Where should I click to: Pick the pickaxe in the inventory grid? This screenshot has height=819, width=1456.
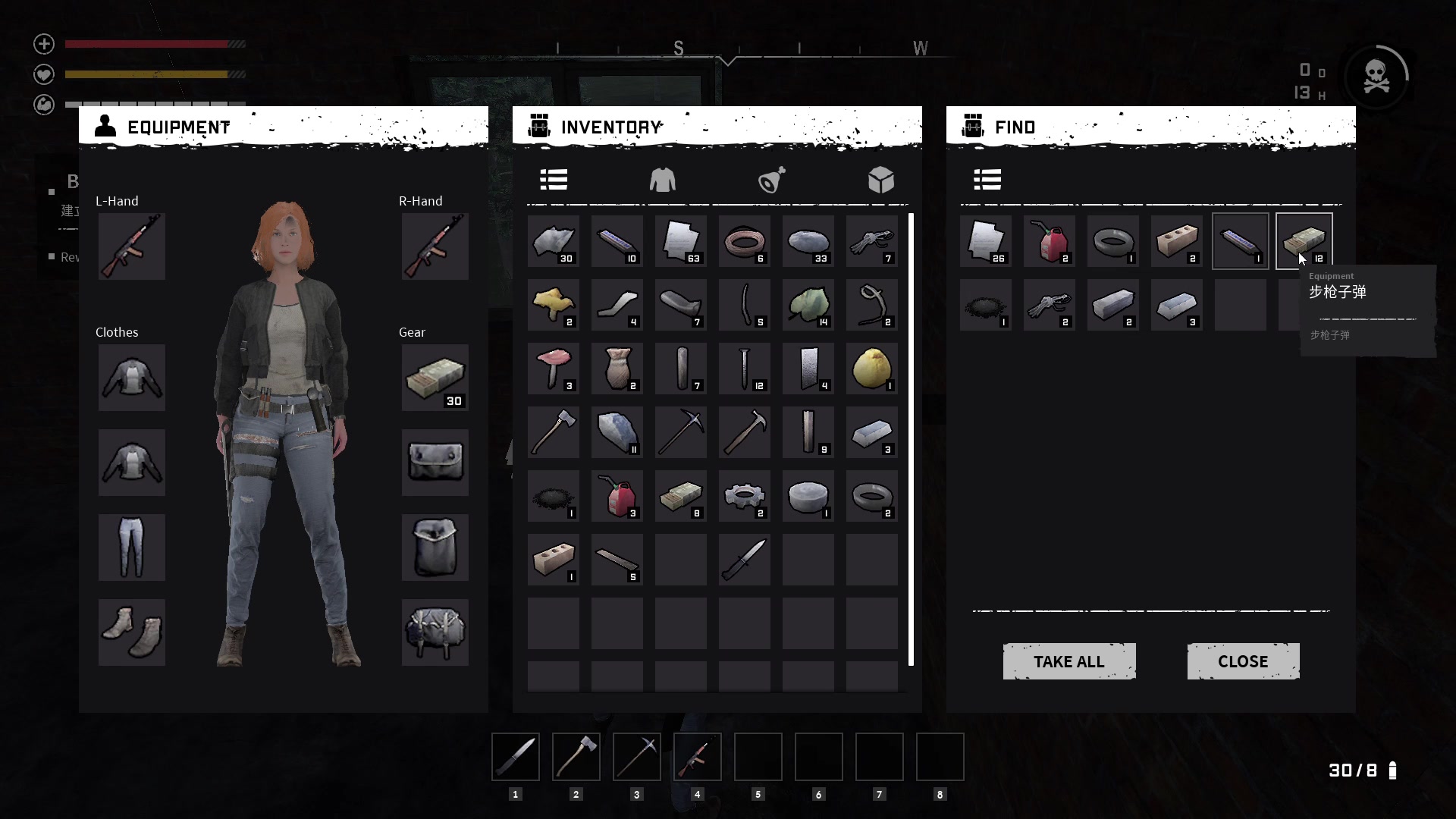tap(680, 432)
